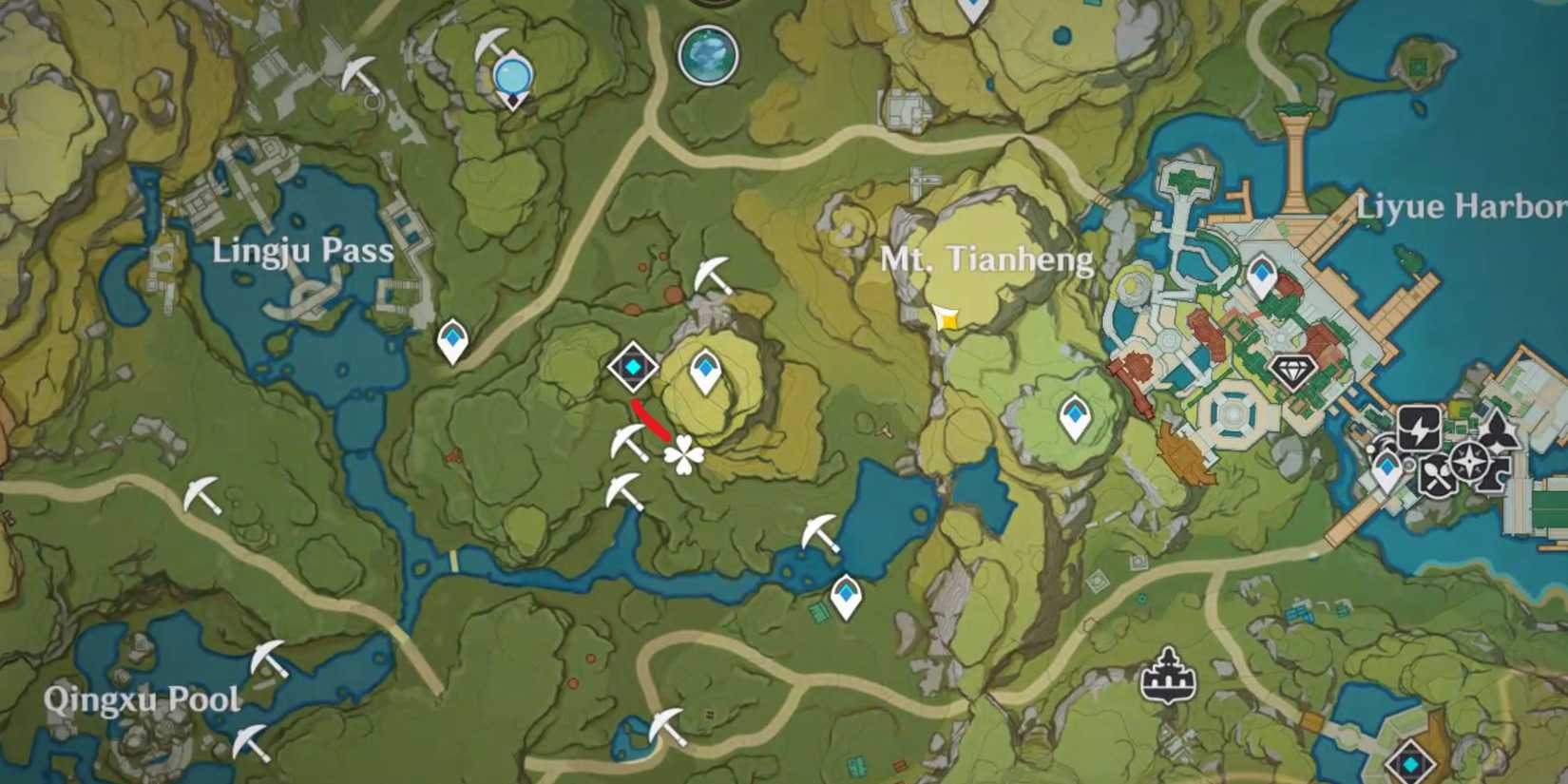Select the red route line west of the clover marker

(649, 418)
